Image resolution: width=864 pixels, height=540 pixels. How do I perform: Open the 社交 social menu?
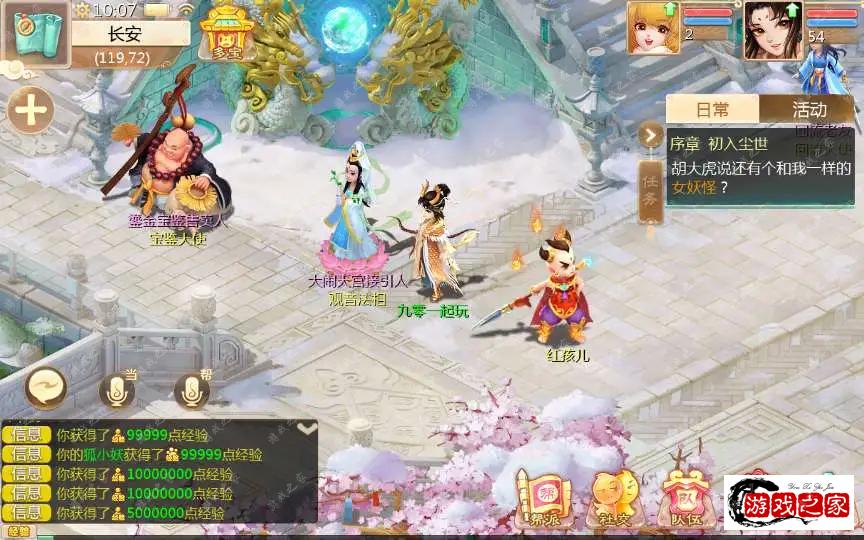coord(612,496)
